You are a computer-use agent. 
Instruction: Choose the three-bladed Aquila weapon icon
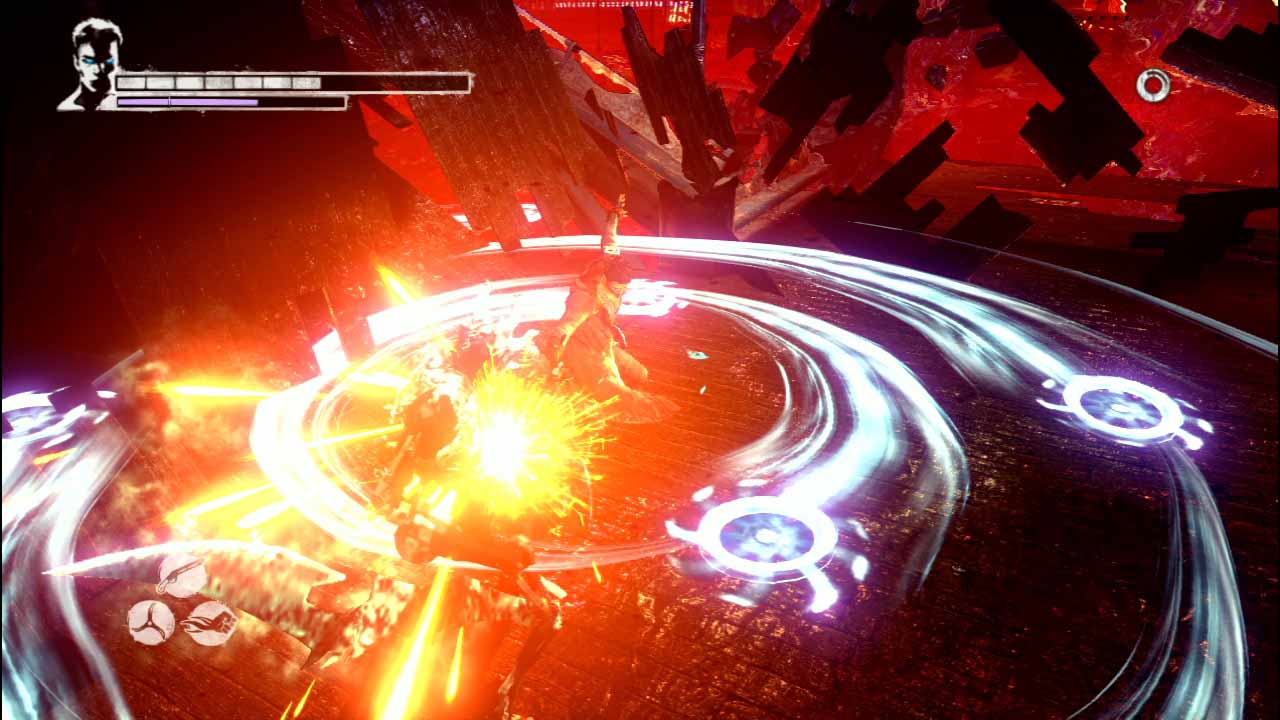click(x=151, y=622)
